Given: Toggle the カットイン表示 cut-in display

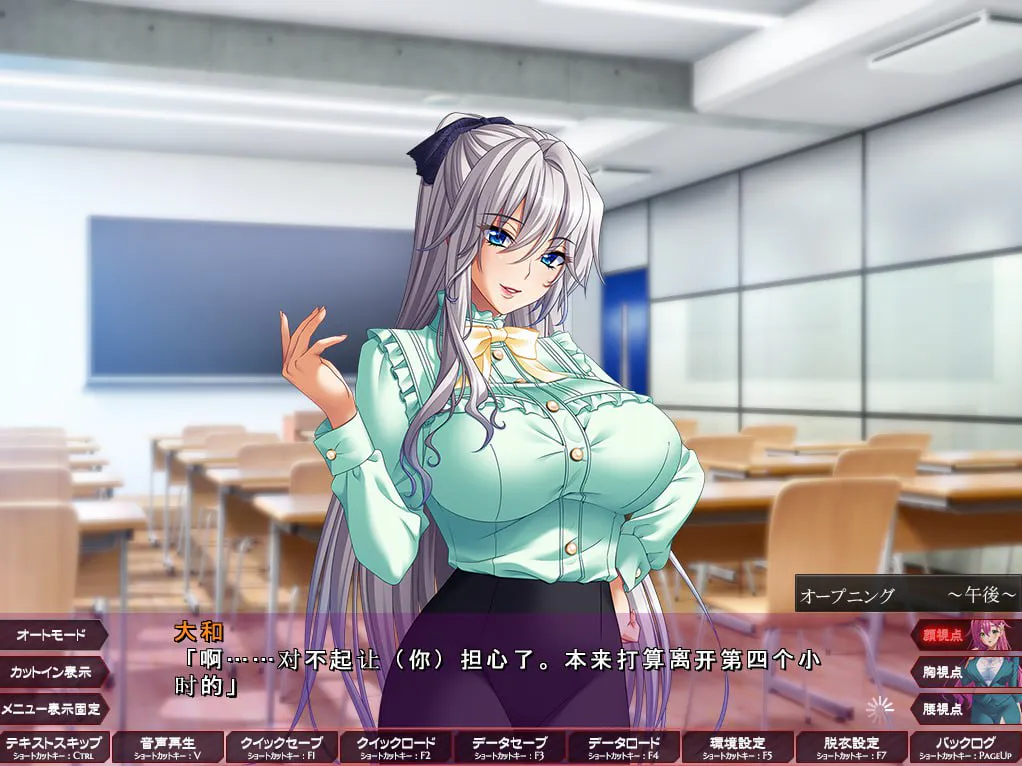Looking at the screenshot, I should [x=53, y=672].
